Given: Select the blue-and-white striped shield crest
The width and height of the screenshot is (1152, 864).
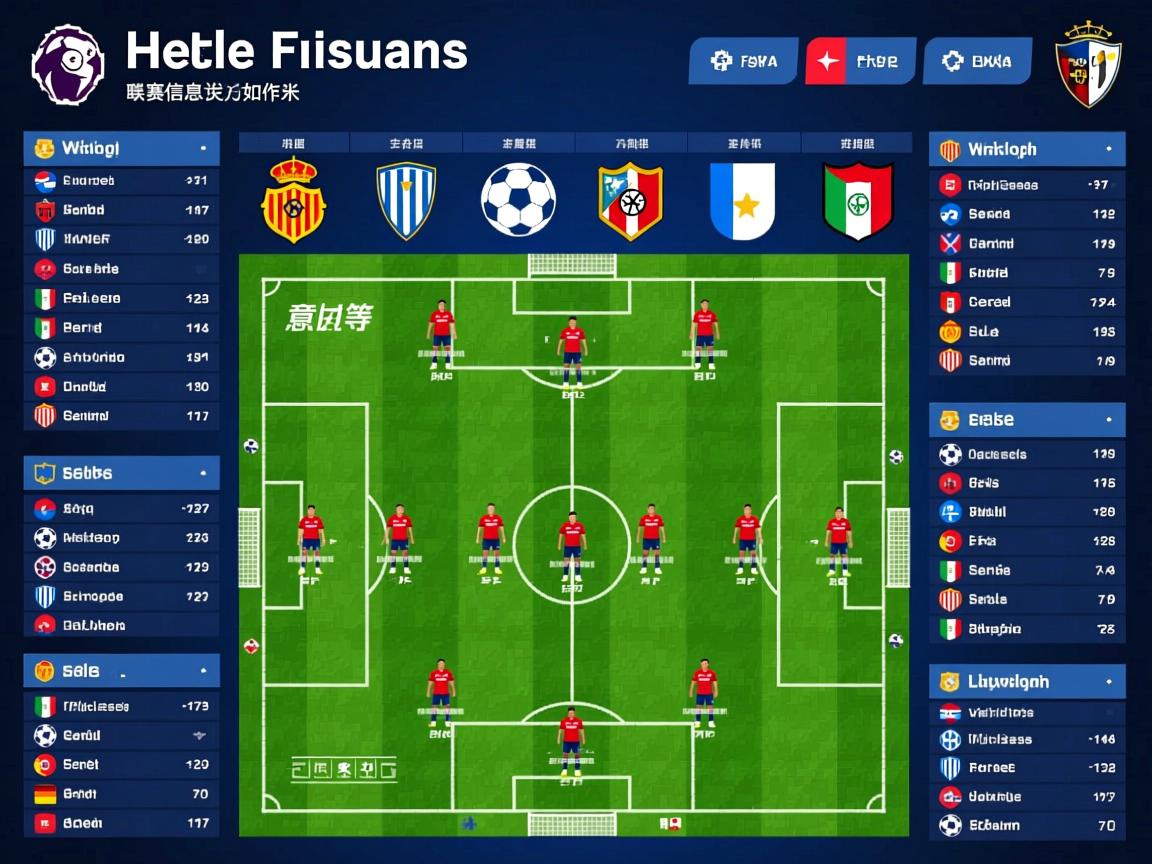Looking at the screenshot, I should click(406, 200).
